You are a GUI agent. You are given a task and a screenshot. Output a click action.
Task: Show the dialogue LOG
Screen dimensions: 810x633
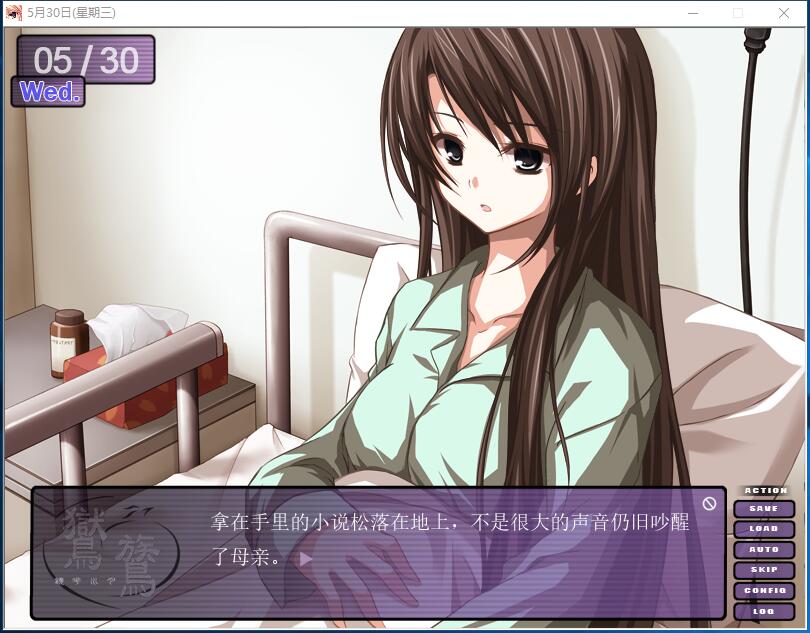click(764, 611)
